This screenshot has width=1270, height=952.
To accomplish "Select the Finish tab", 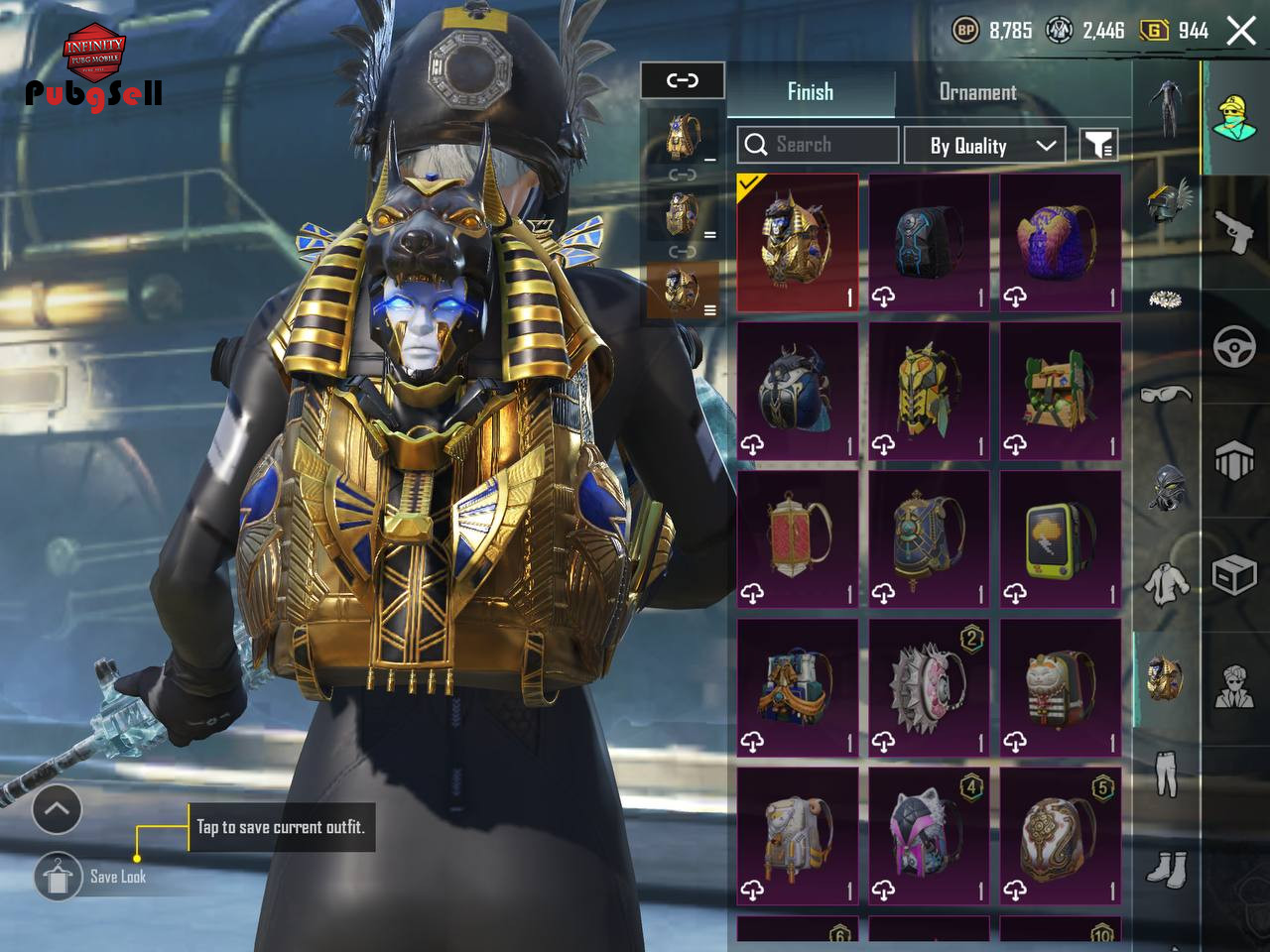I will (811, 92).
